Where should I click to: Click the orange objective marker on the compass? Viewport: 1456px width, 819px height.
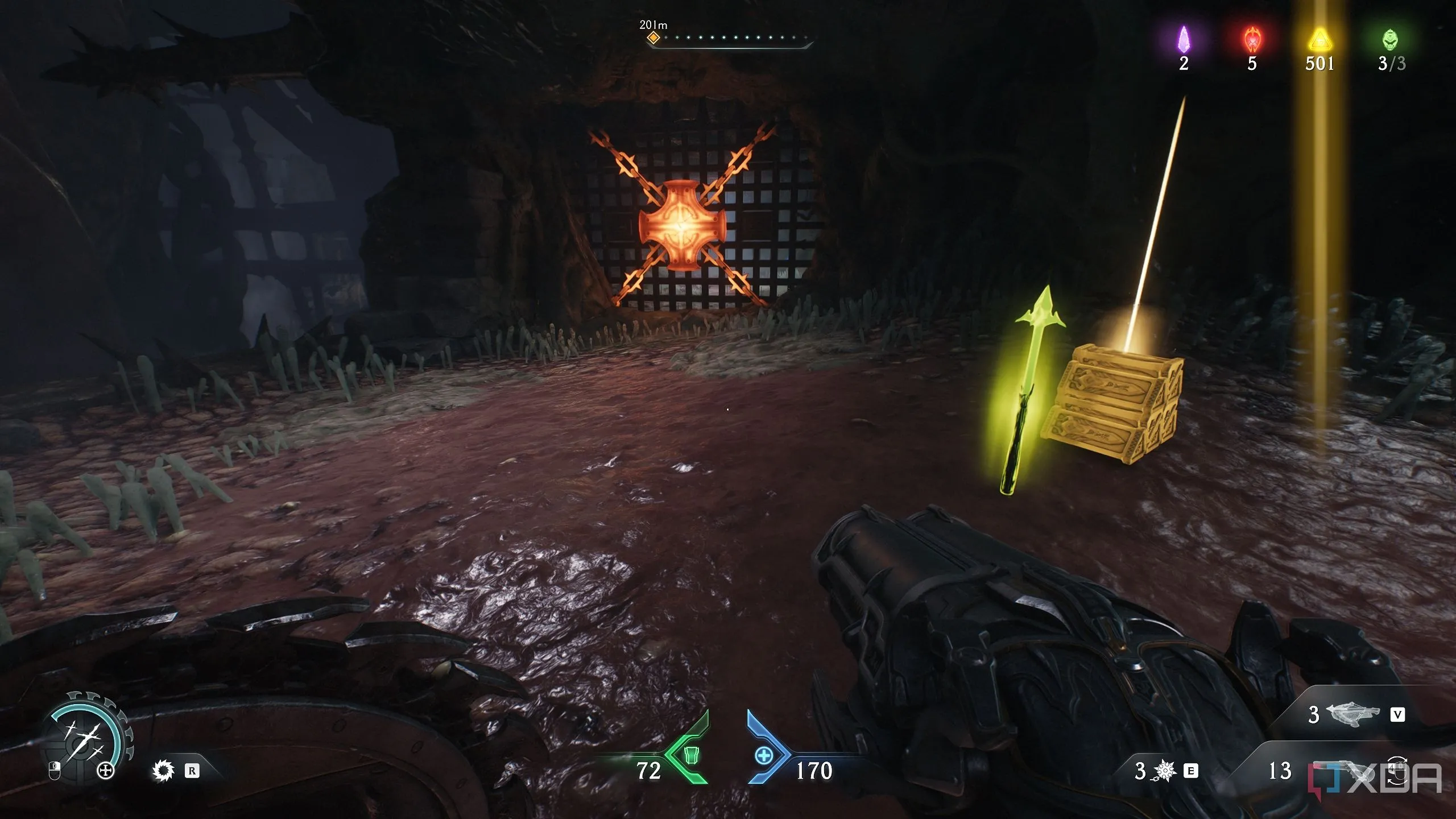pos(653,38)
